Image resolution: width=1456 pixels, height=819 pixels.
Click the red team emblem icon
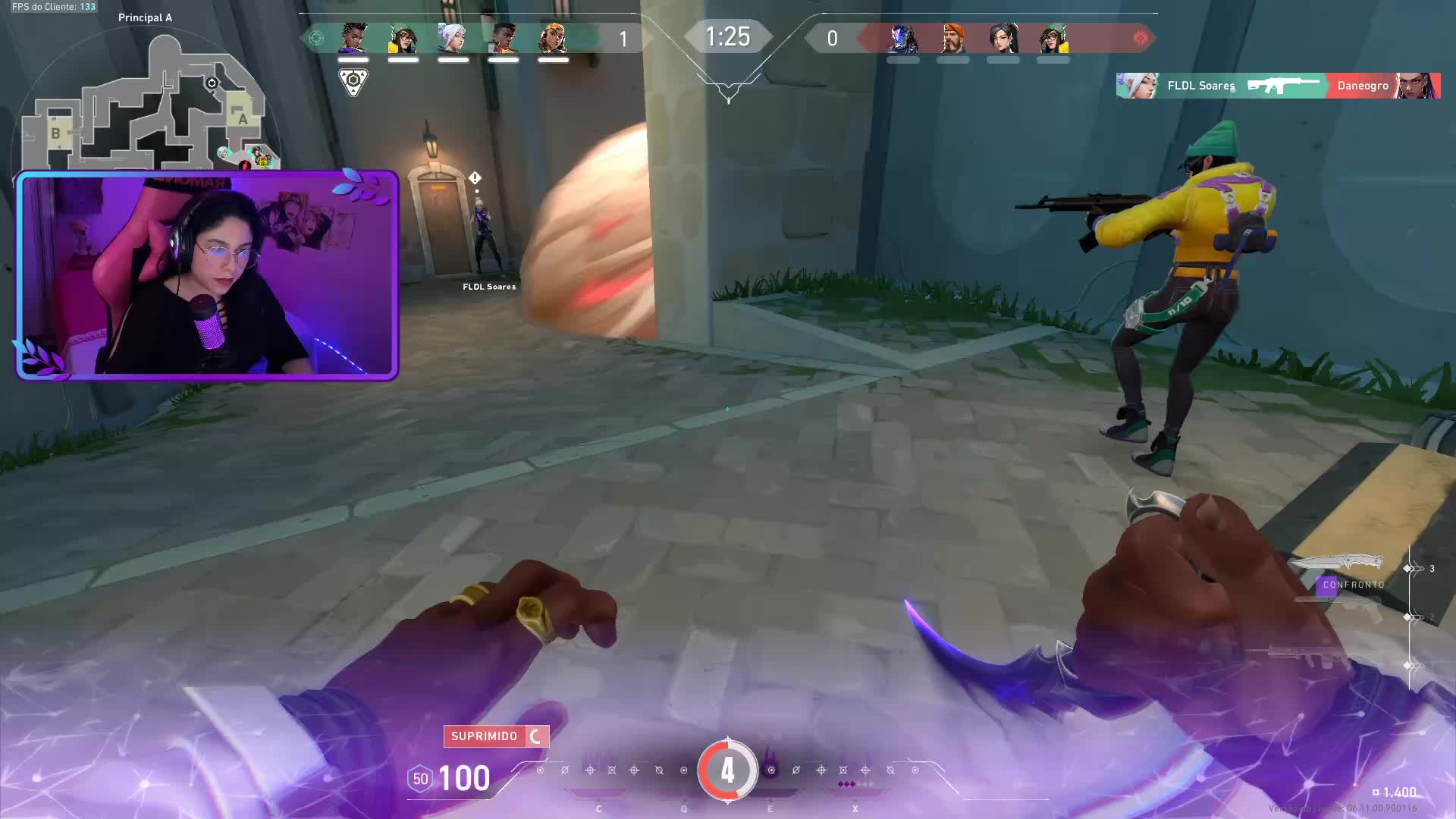point(1140,38)
